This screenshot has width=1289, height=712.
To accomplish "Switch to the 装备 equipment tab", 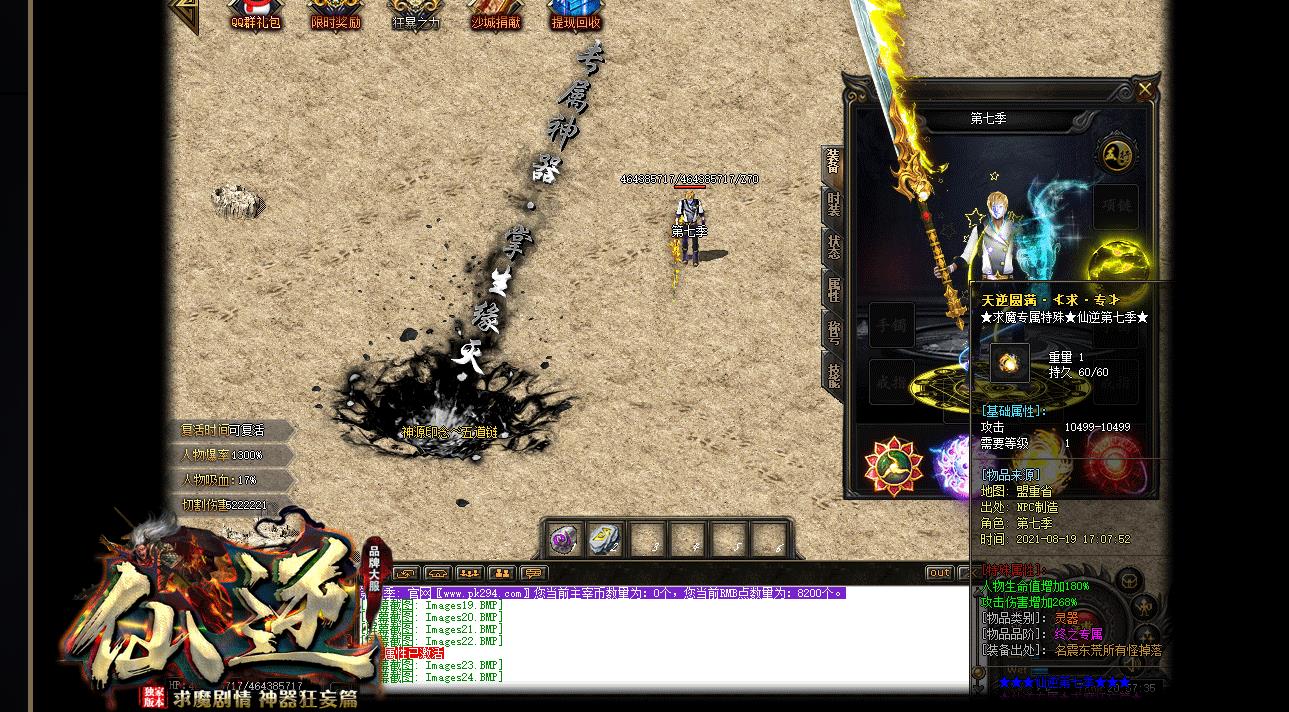I will coord(833,163).
